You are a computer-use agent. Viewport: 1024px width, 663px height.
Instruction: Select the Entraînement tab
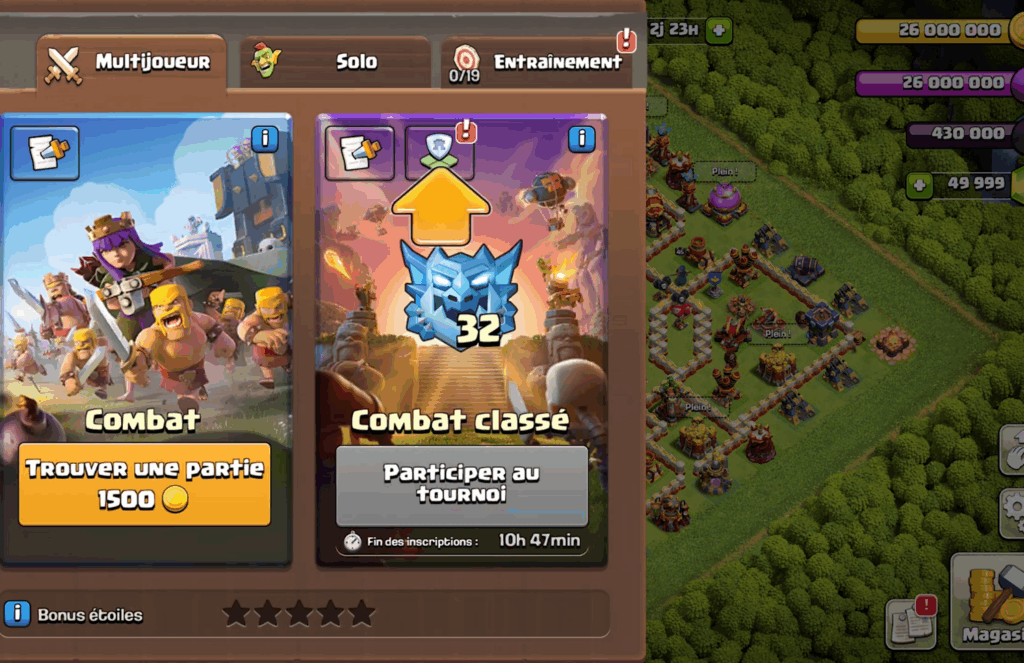tap(540, 63)
